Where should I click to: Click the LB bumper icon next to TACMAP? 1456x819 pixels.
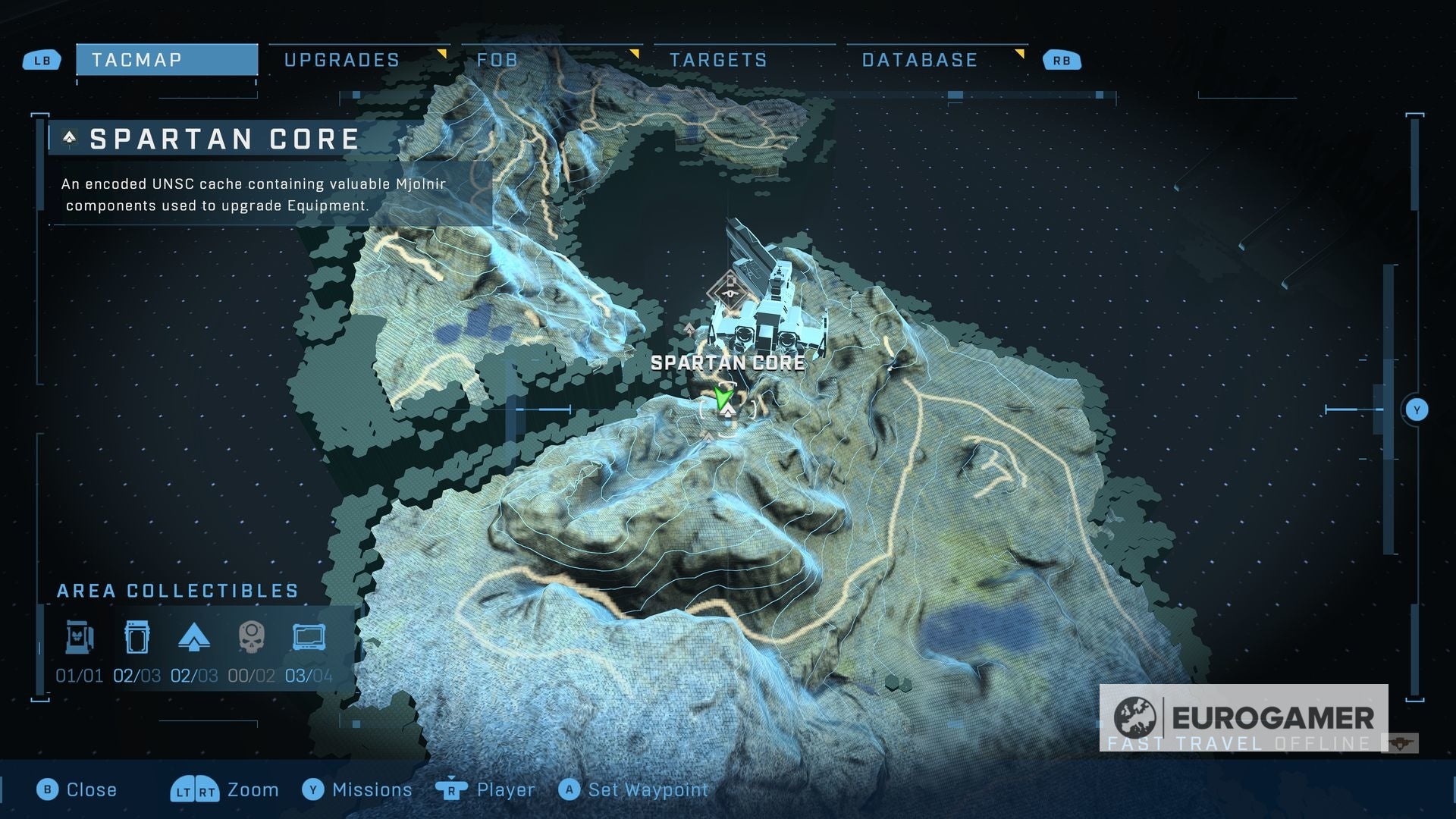[x=42, y=60]
